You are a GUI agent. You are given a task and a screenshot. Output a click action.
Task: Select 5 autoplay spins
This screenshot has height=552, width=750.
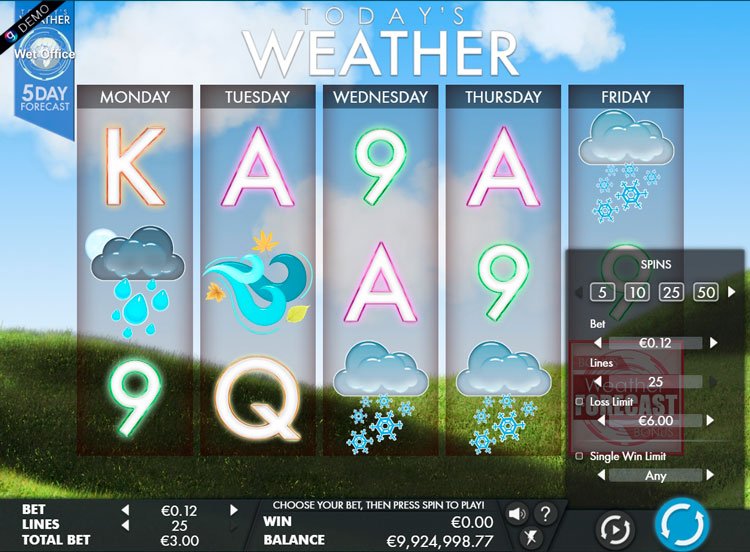pyautogui.click(x=602, y=293)
